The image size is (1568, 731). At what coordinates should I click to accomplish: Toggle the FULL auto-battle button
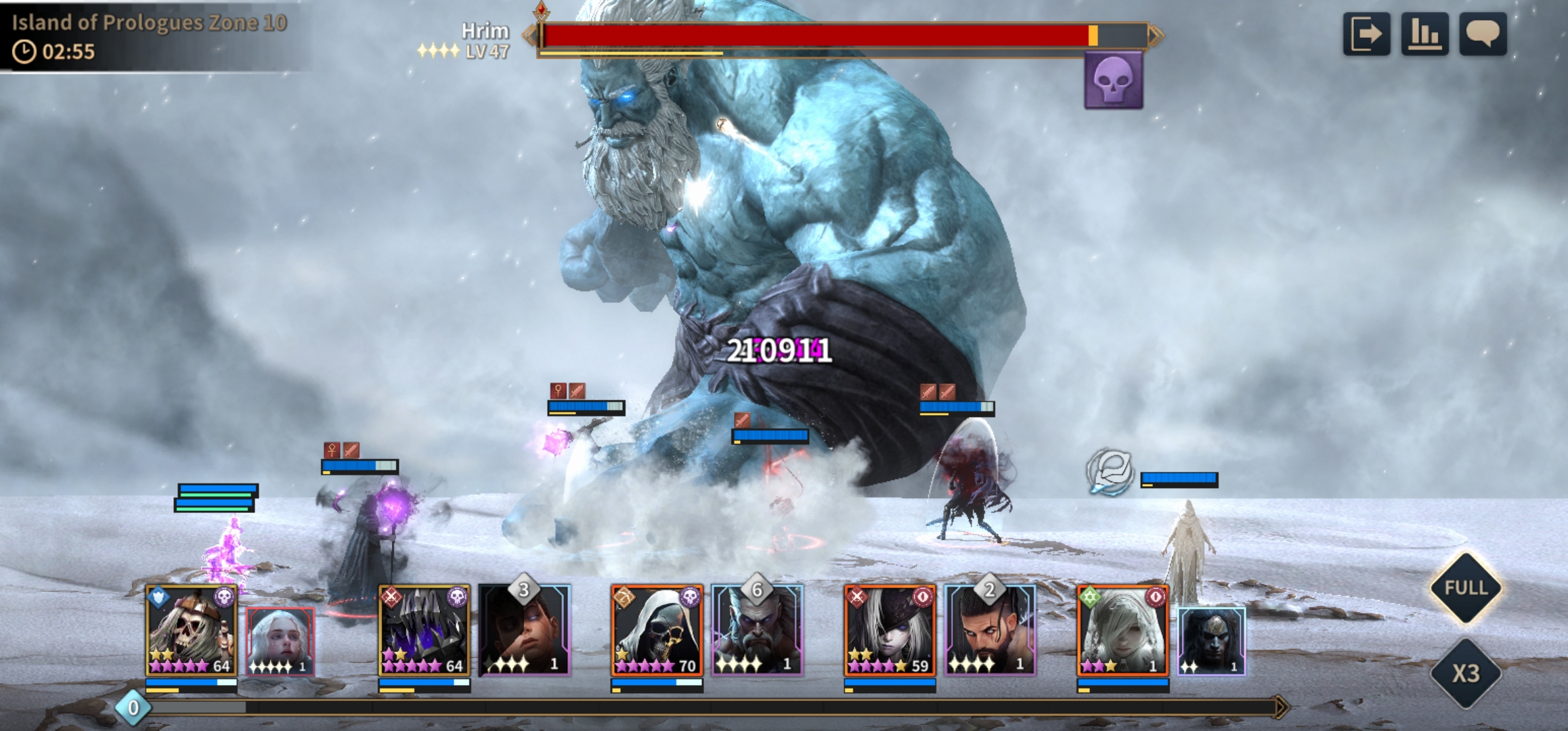[1466, 588]
